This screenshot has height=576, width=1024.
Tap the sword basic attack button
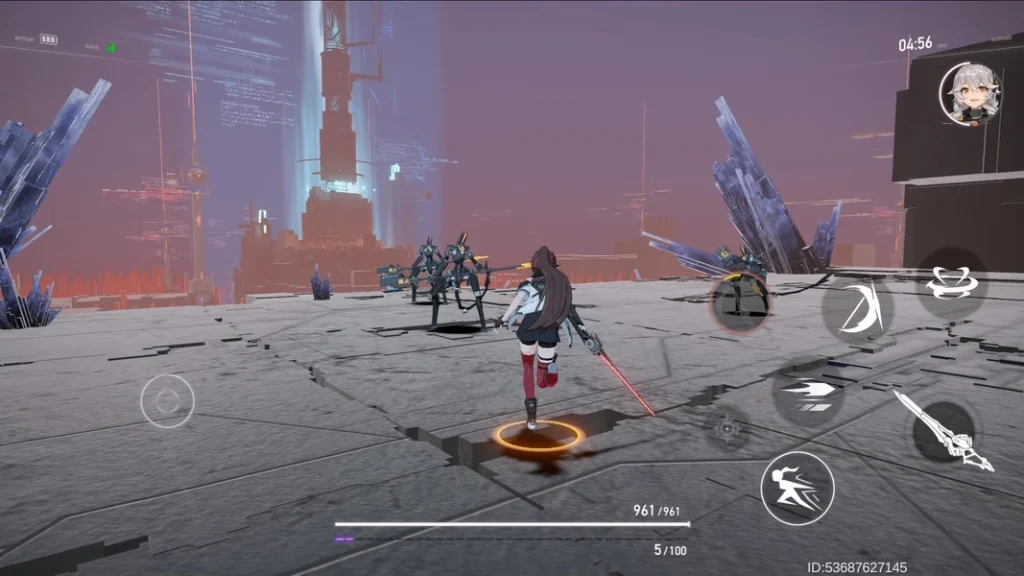point(943,431)
